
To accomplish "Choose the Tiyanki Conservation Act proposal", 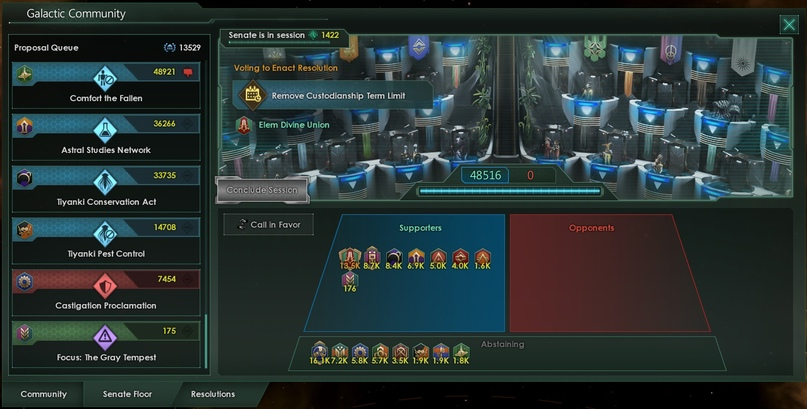I will (106, 189).
